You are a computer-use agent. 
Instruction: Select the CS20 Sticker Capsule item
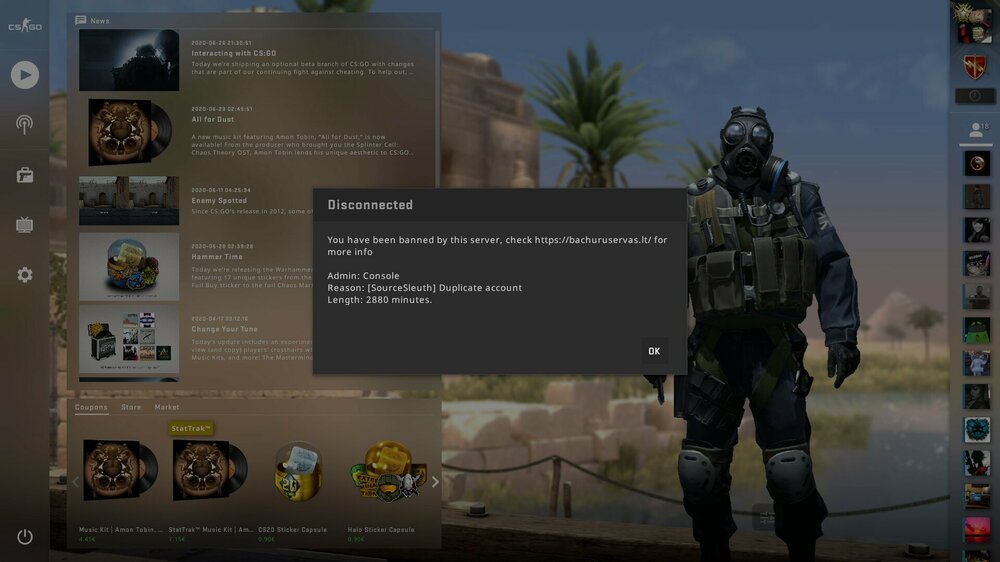point(298,475)
